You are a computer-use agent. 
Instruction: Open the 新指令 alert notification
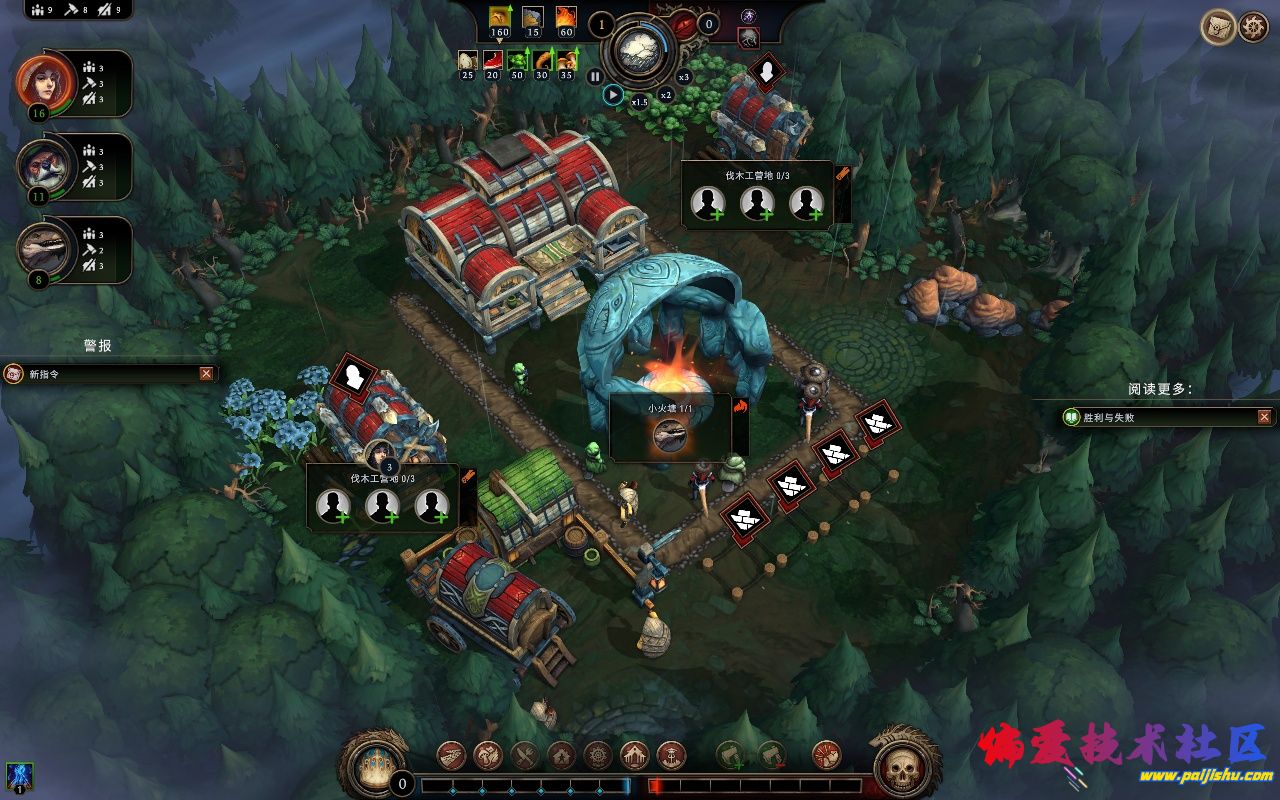[x=100, y=374]
